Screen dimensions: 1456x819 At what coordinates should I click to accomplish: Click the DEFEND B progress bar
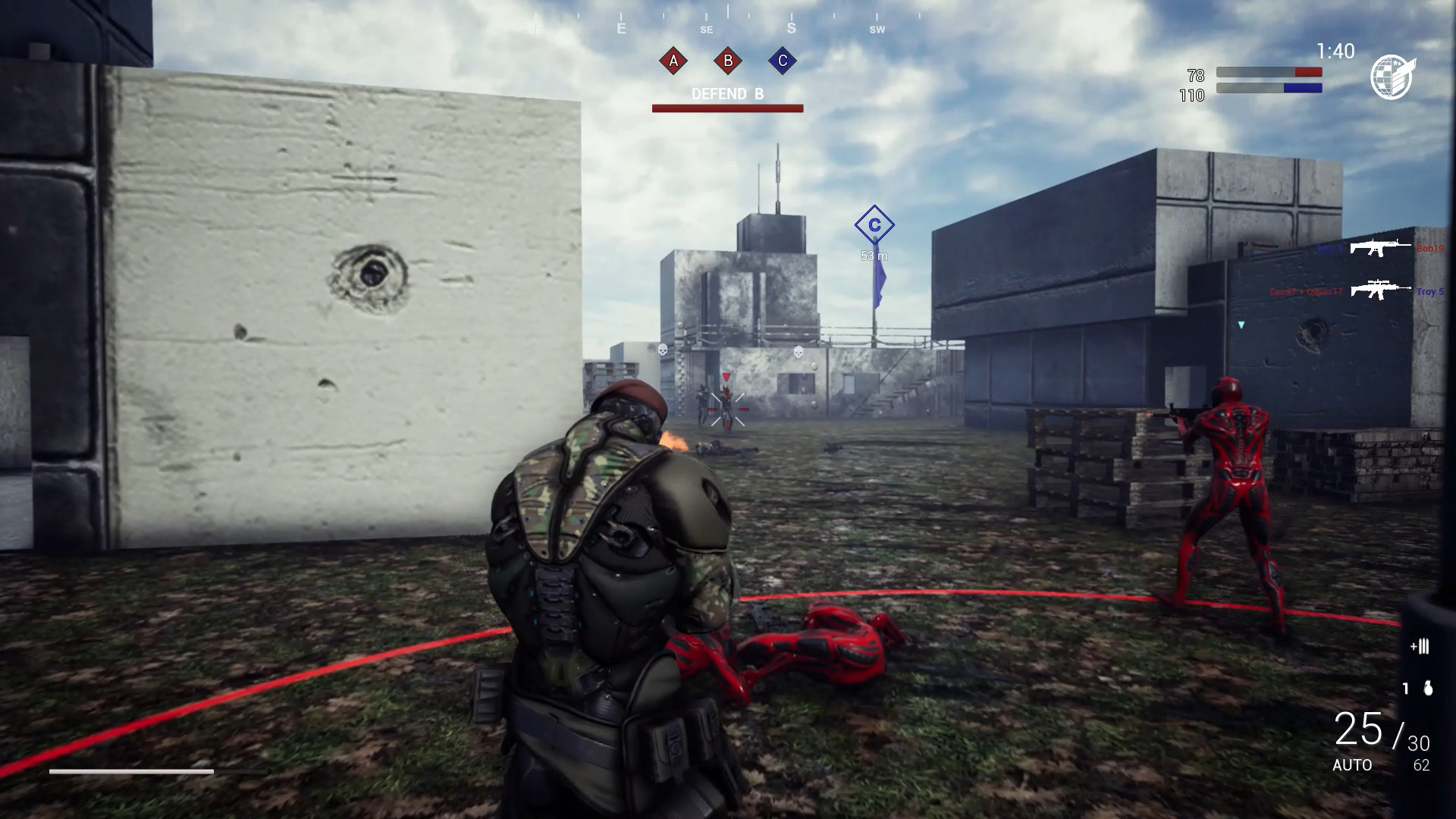coord(727,108)
